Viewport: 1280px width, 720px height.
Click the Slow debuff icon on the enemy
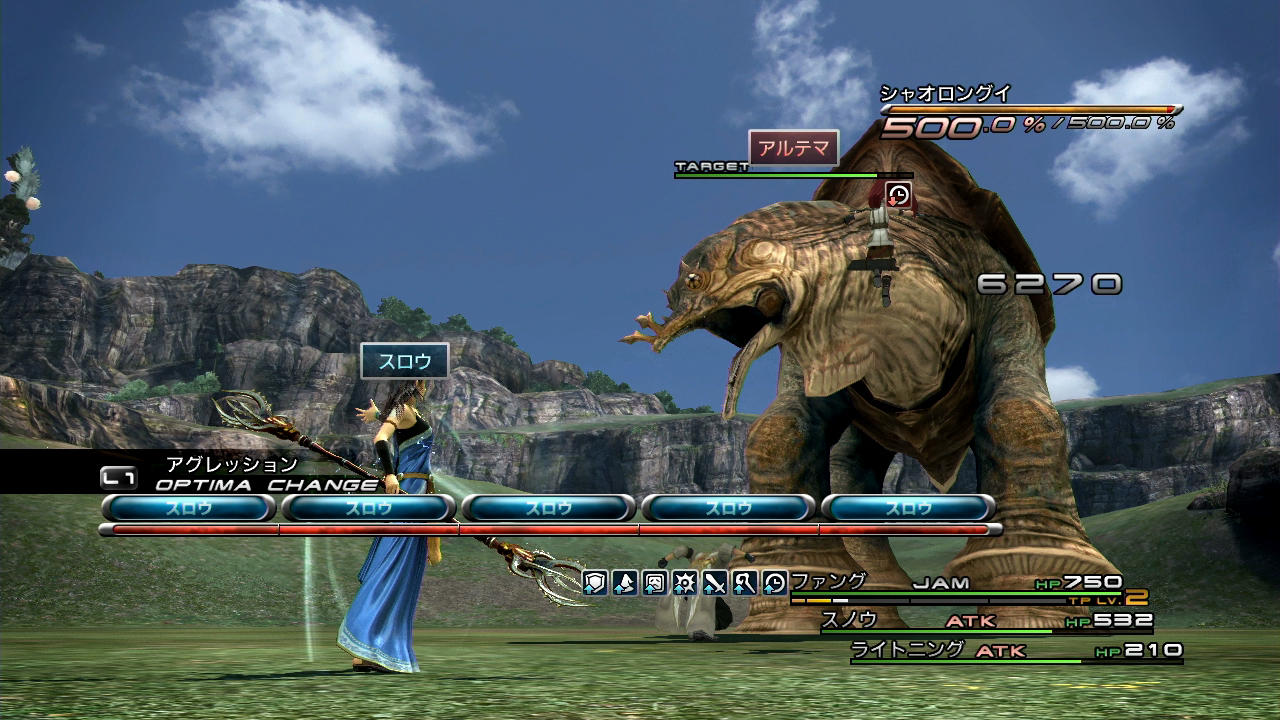(899, 195)
